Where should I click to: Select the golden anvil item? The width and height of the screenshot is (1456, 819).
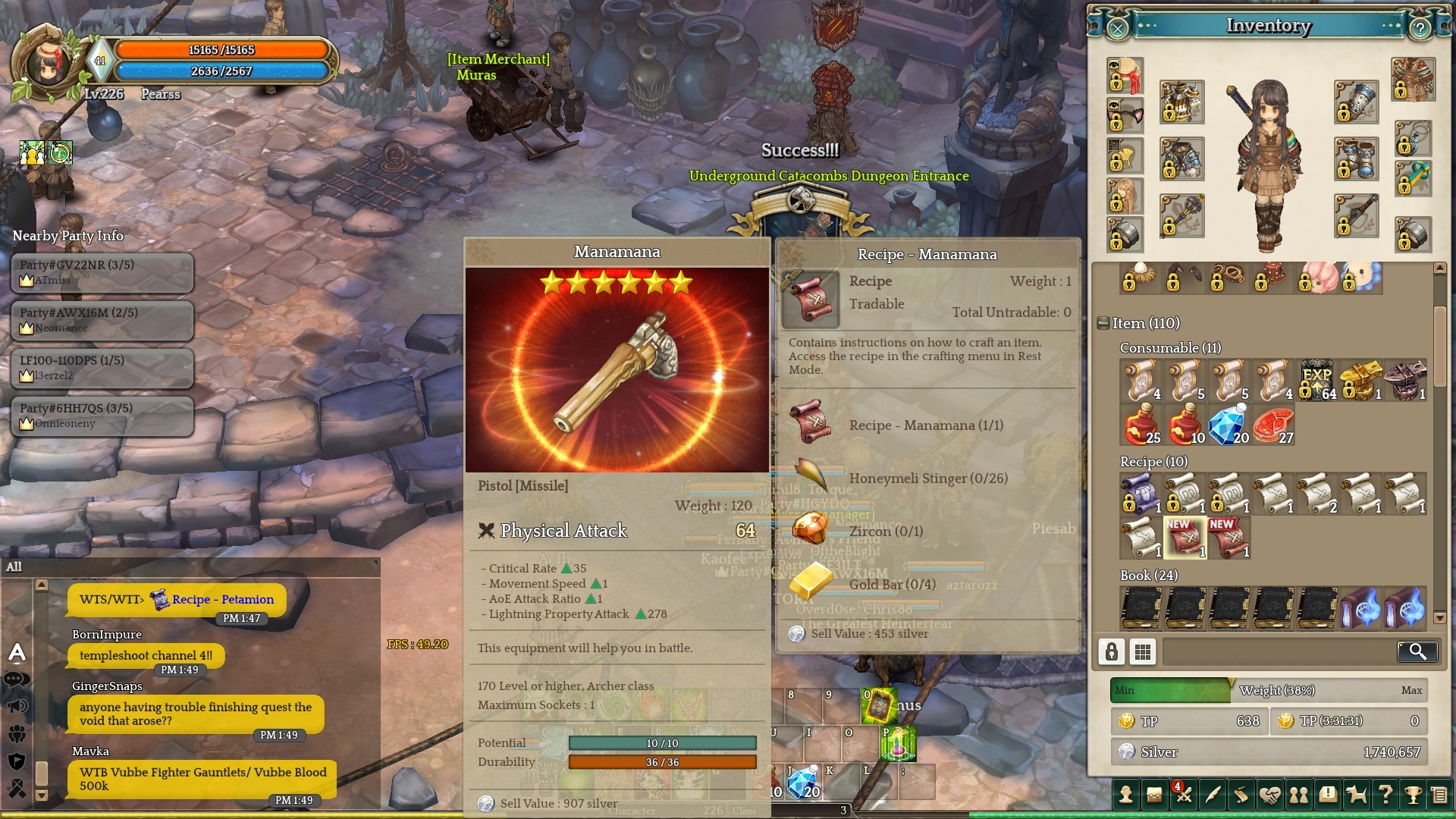(x=1361, y=380)
